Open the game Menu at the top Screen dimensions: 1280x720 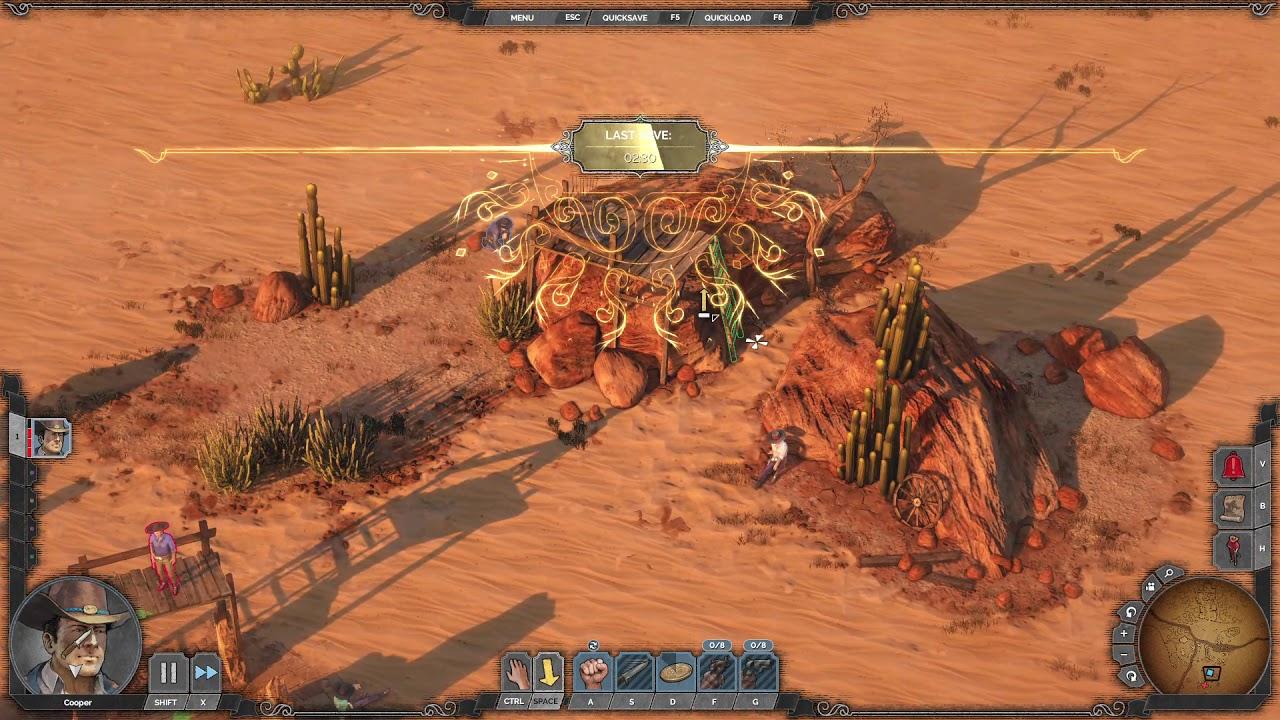tap(522, 18)
